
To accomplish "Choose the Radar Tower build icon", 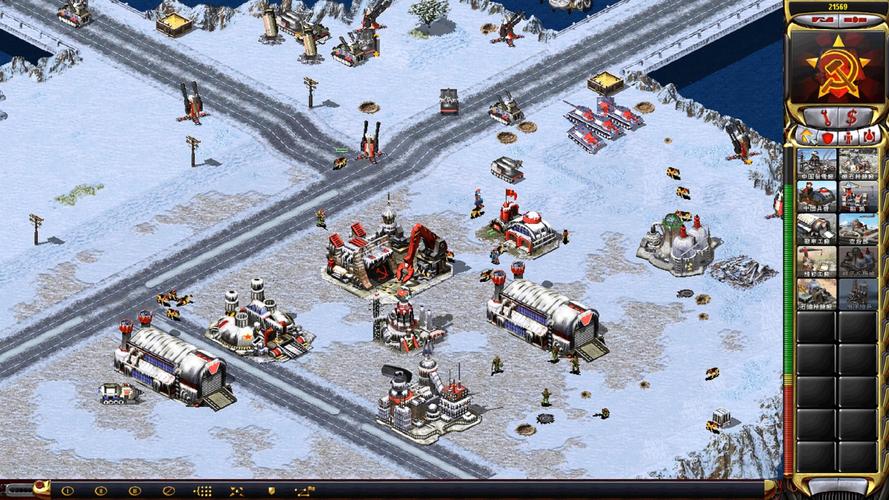I will [858, 195].
